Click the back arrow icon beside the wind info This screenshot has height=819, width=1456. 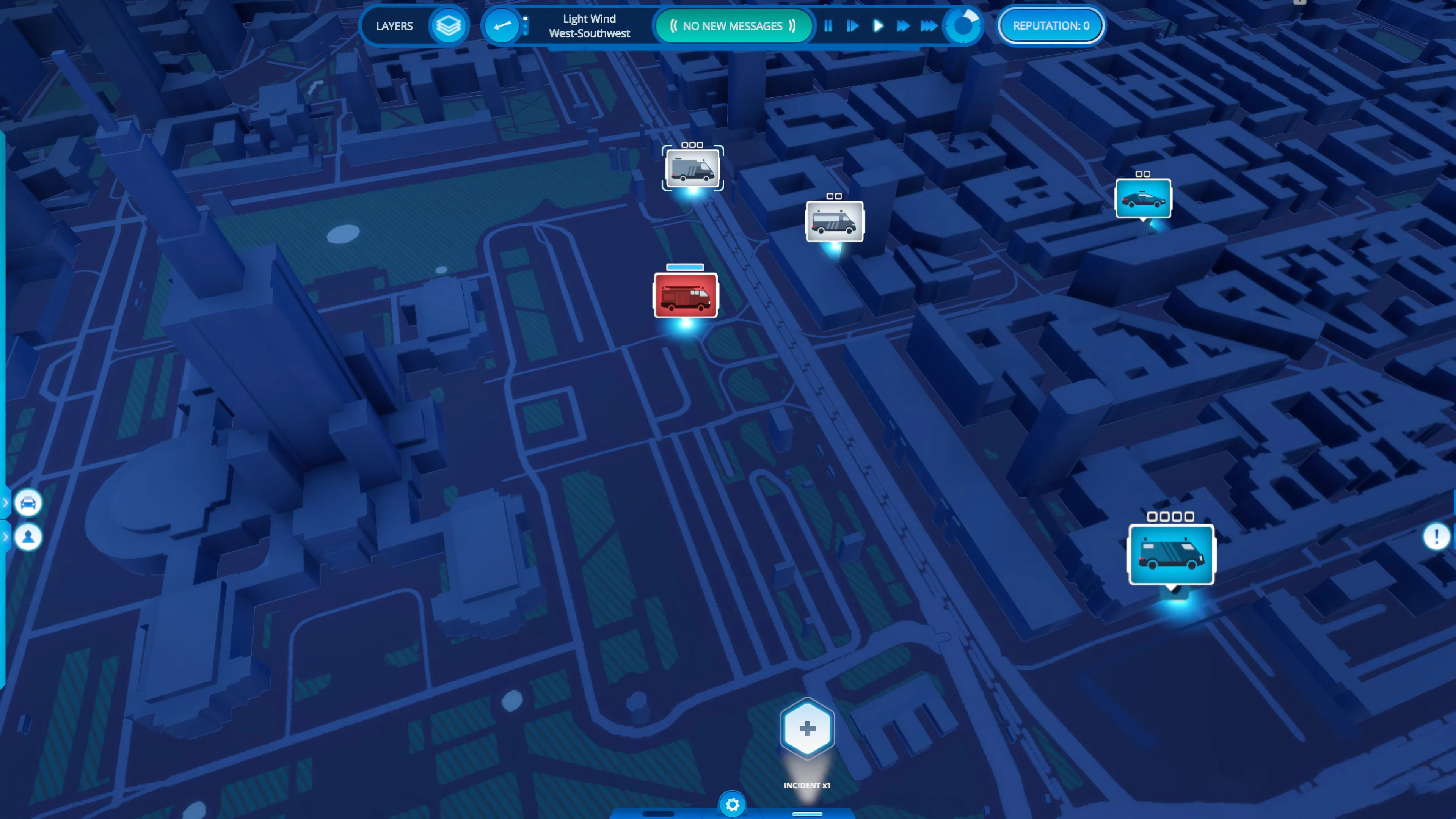tap(500, 25)
